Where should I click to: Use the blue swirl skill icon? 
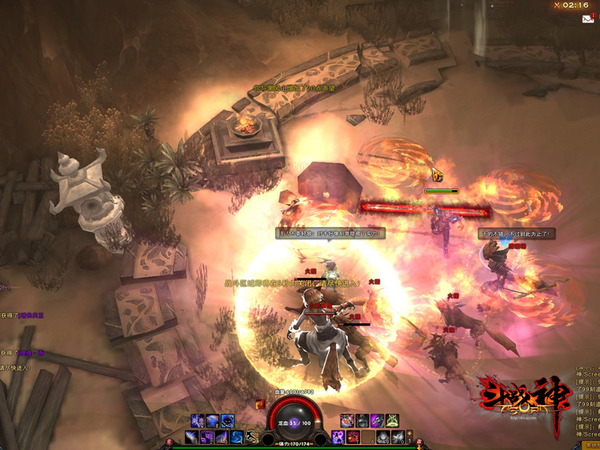tap(235, 437)
